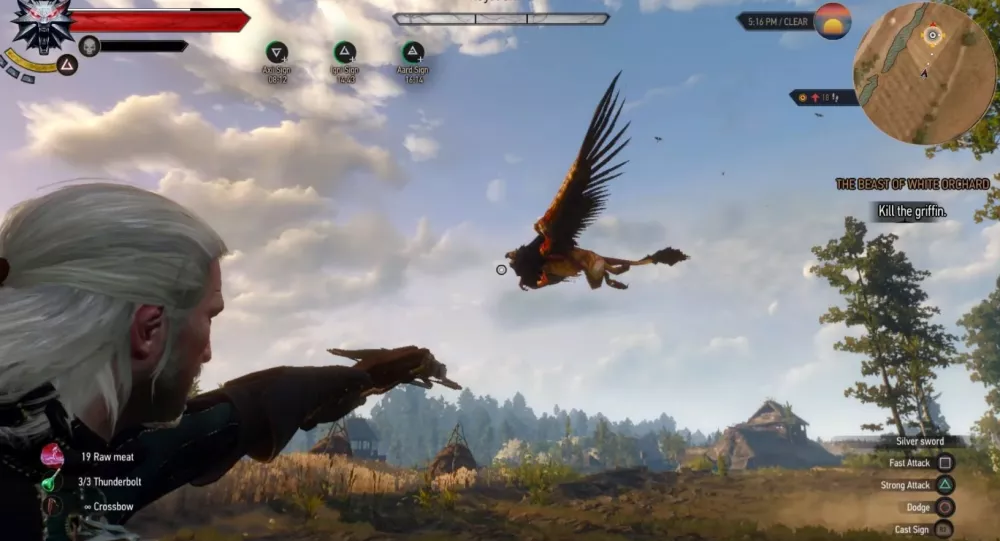
Task: Click the Aard Sign buff icon
Action: [413, 53]
